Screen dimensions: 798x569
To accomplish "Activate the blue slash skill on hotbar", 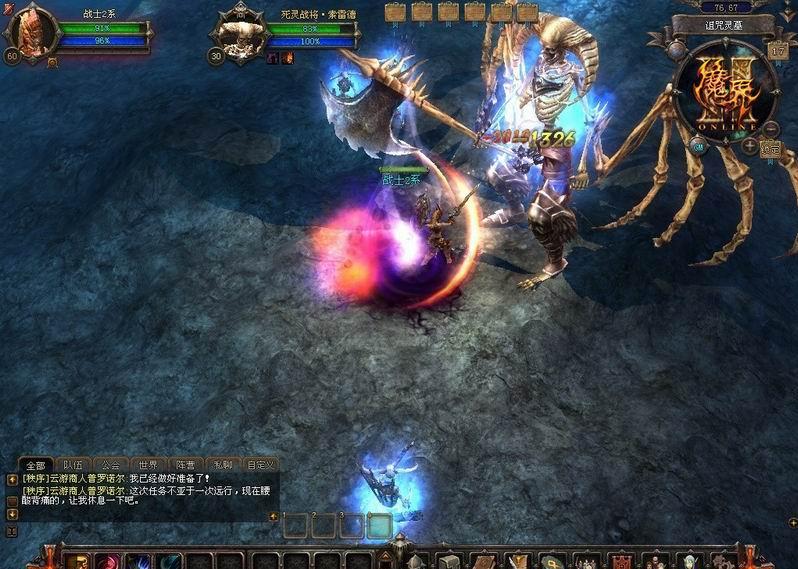I will click(x=139, y=562).
